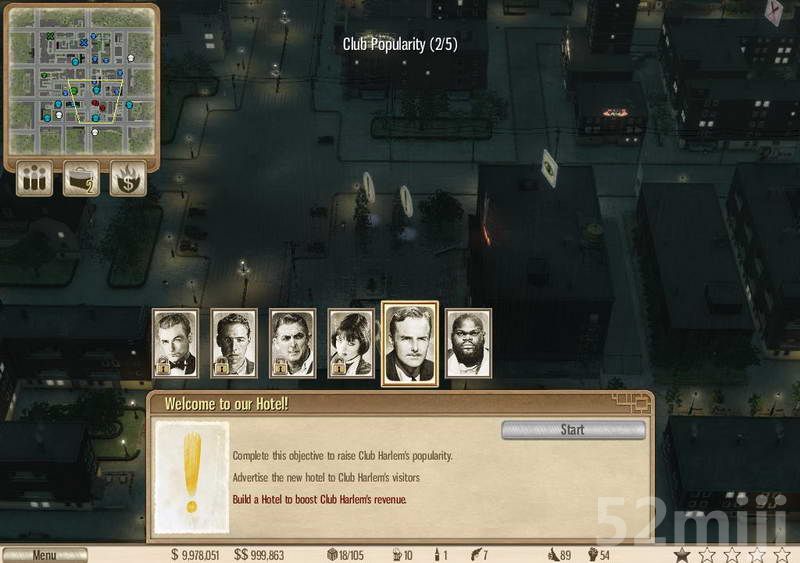800x563 pixels.
Task: Choose the locked woman portrait with bob haircut
Action: tap(351, 344)
